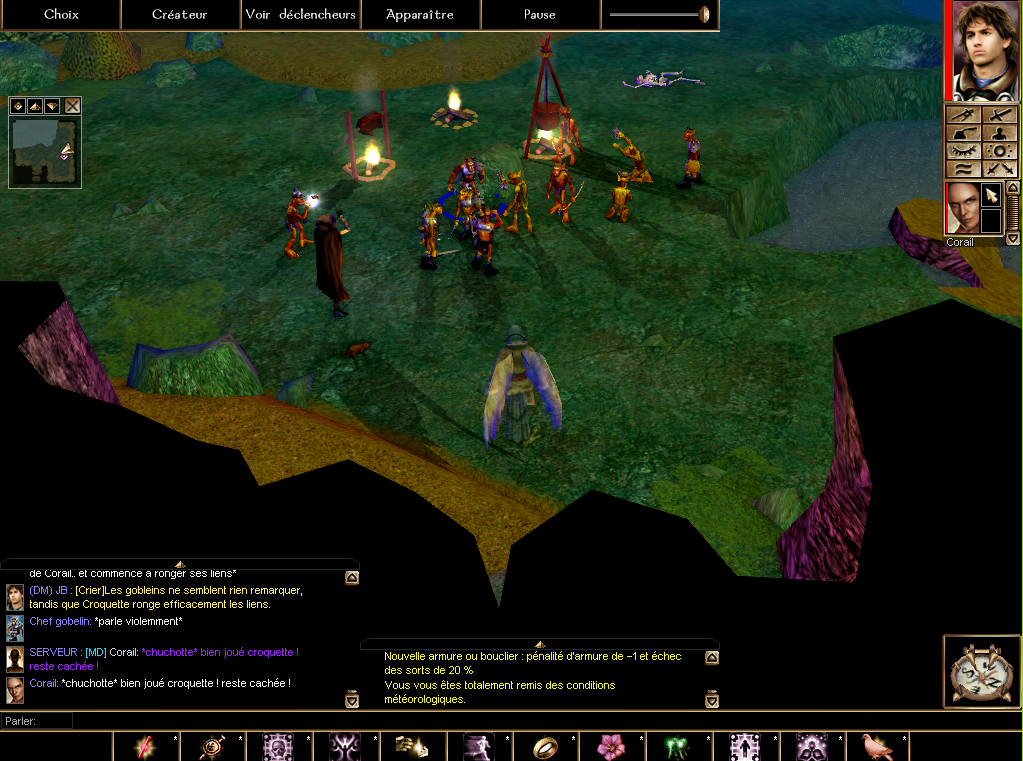Viewport: 1023px width, 761px height.
Task: Click the closed-eye icon in the side panel
Action: point(964,150)
